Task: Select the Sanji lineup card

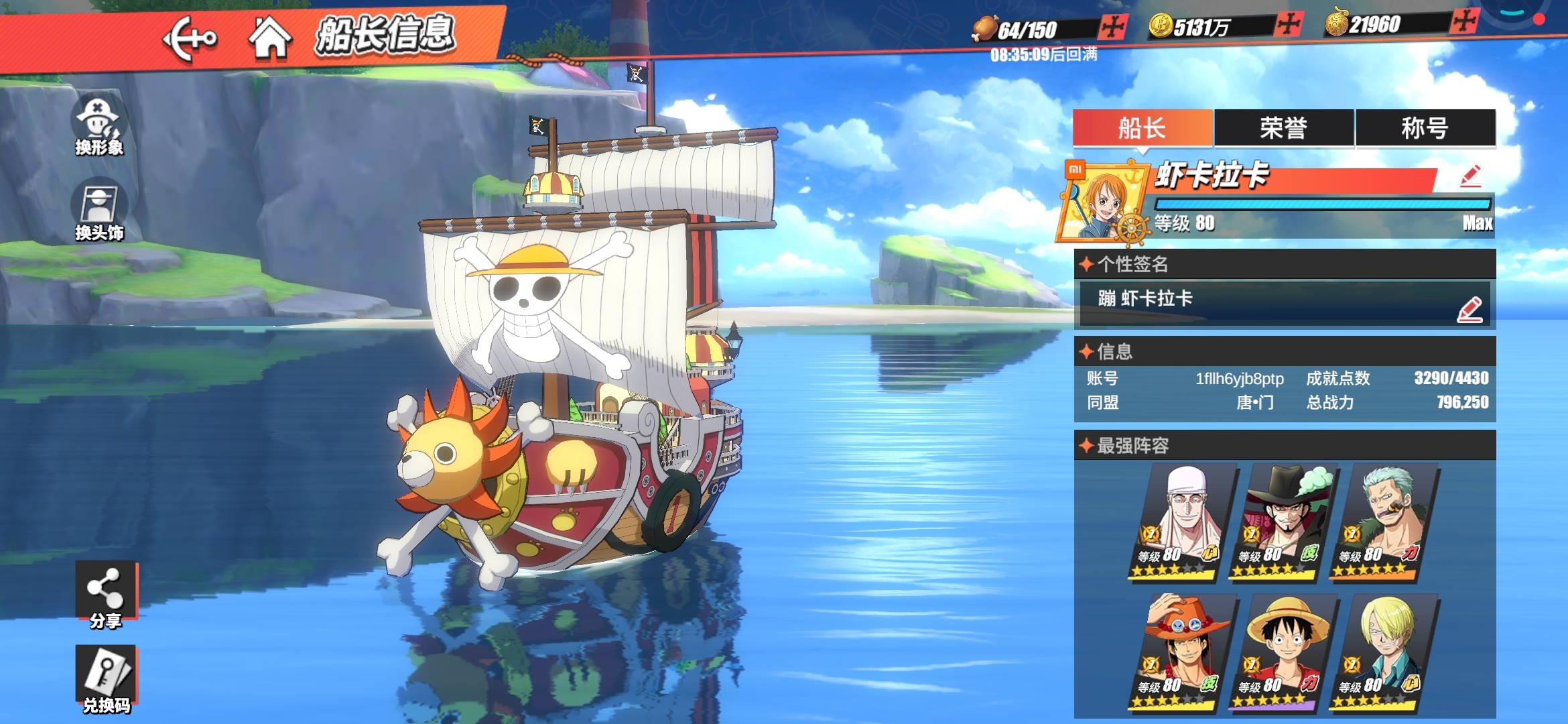Action: 1384,652
